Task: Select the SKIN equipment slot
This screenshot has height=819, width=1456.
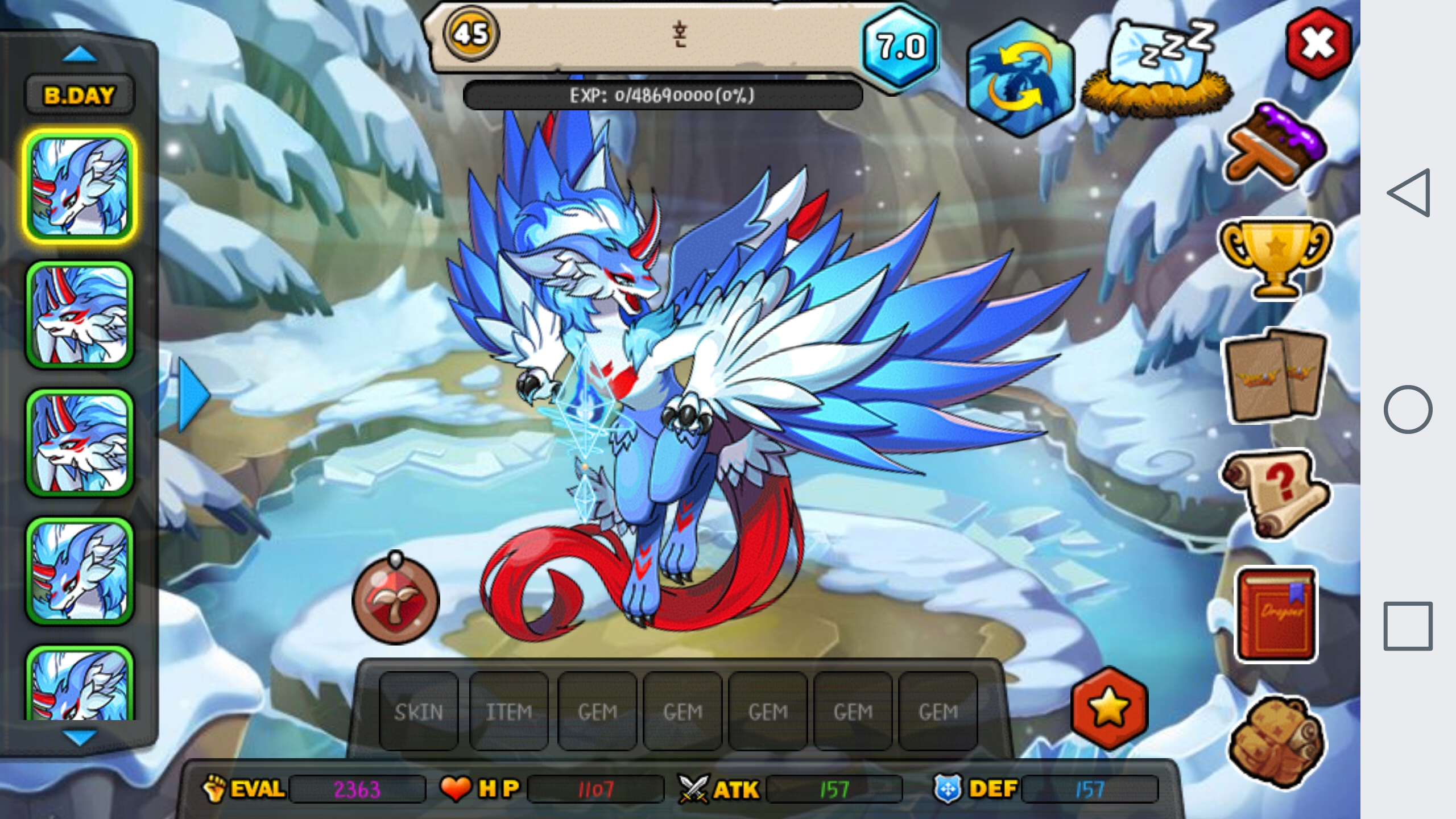Action: [419, 712]
